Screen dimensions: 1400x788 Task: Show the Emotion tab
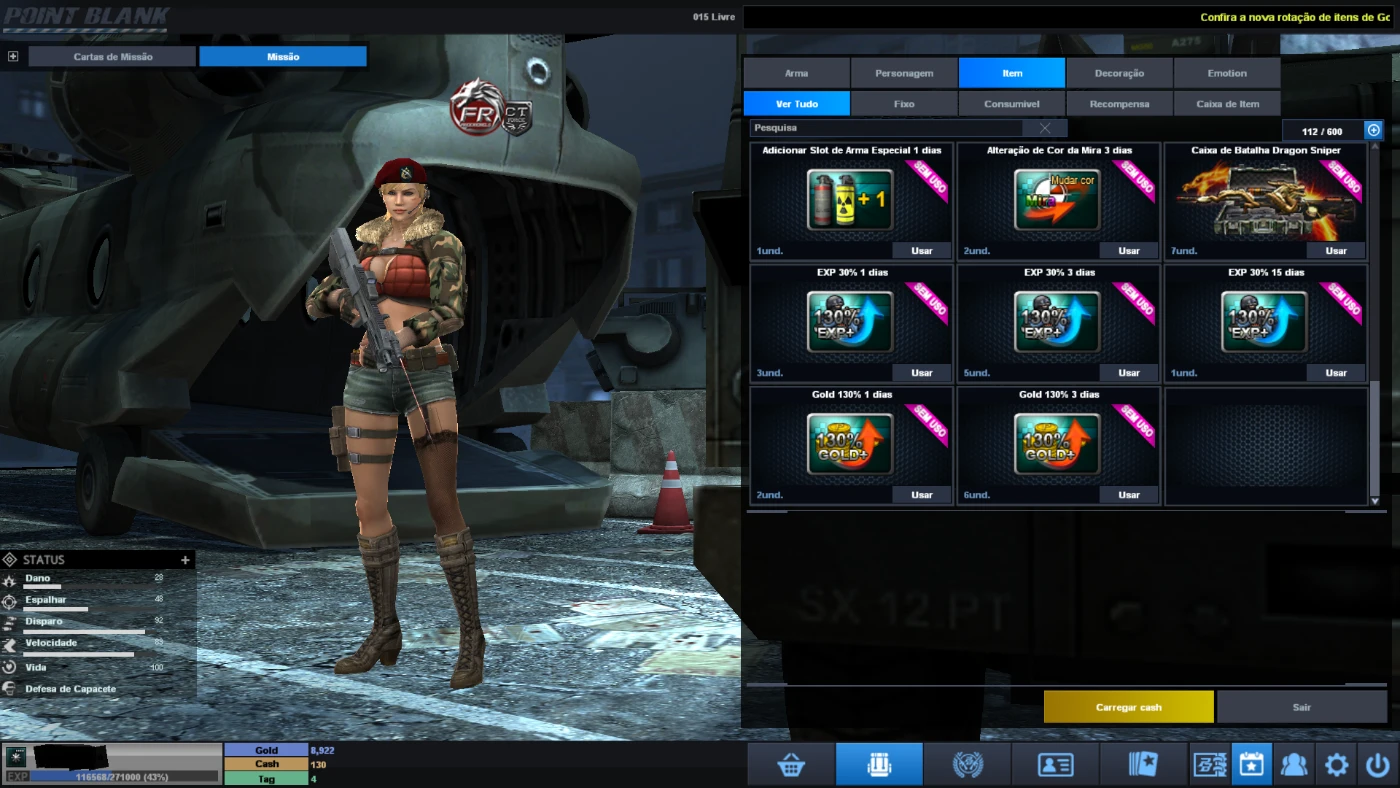pos(1227,73)
